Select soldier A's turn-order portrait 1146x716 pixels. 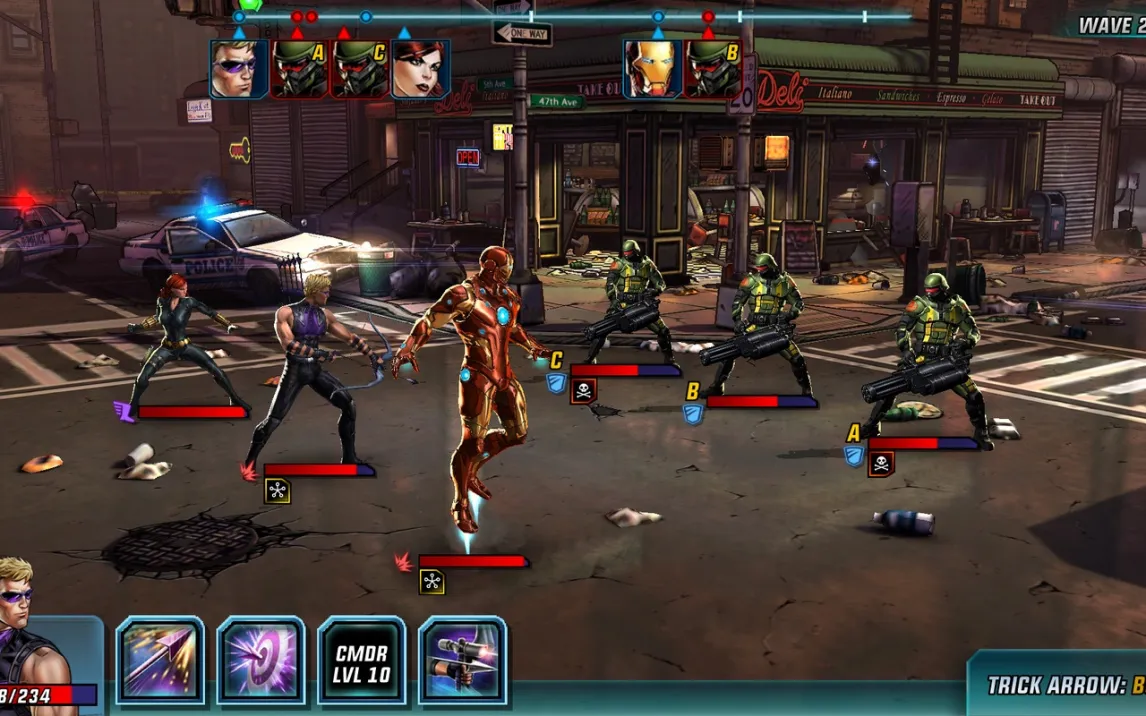coord(299,69)
